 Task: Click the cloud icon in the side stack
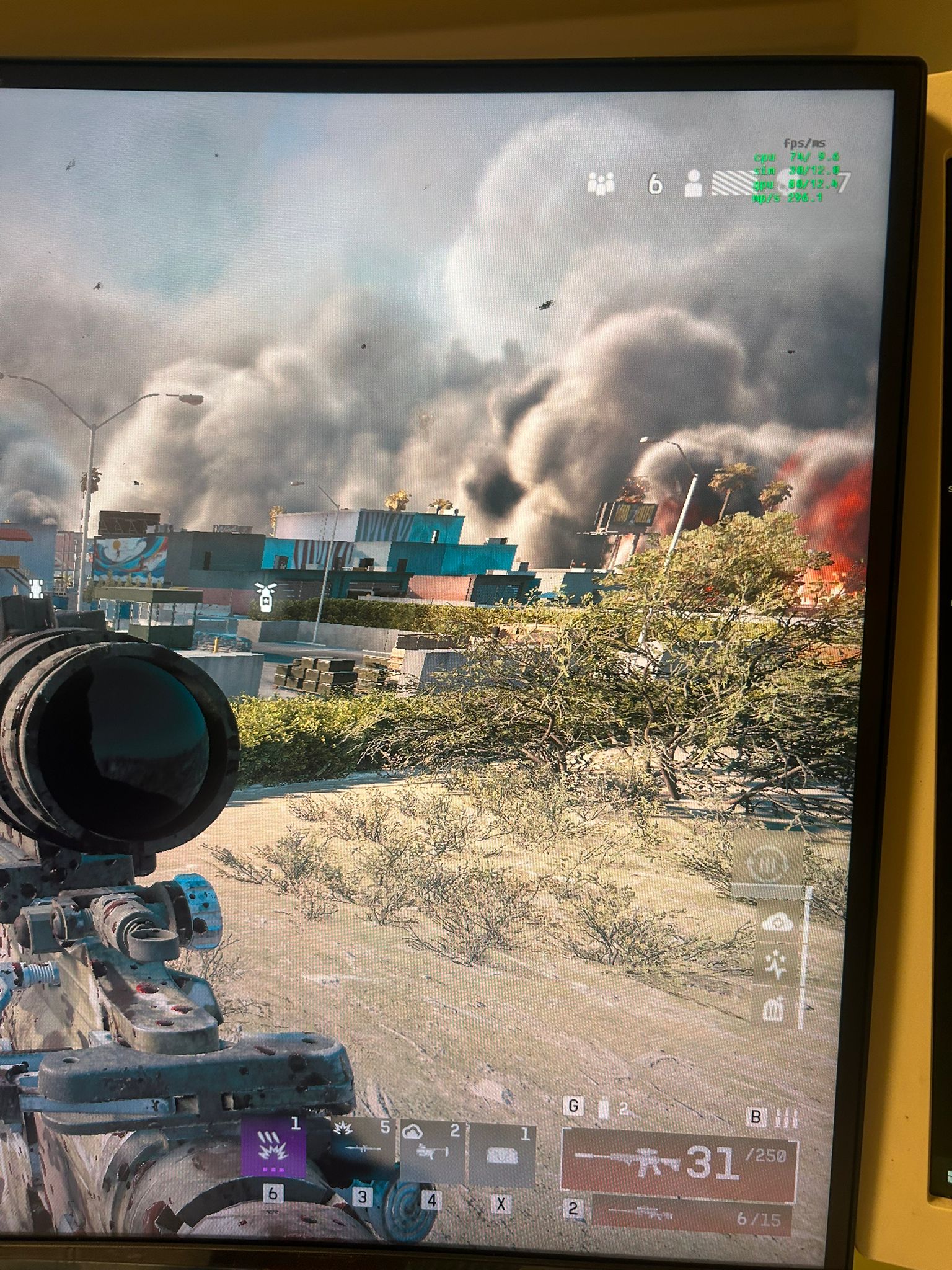click(x=776, y=923)
